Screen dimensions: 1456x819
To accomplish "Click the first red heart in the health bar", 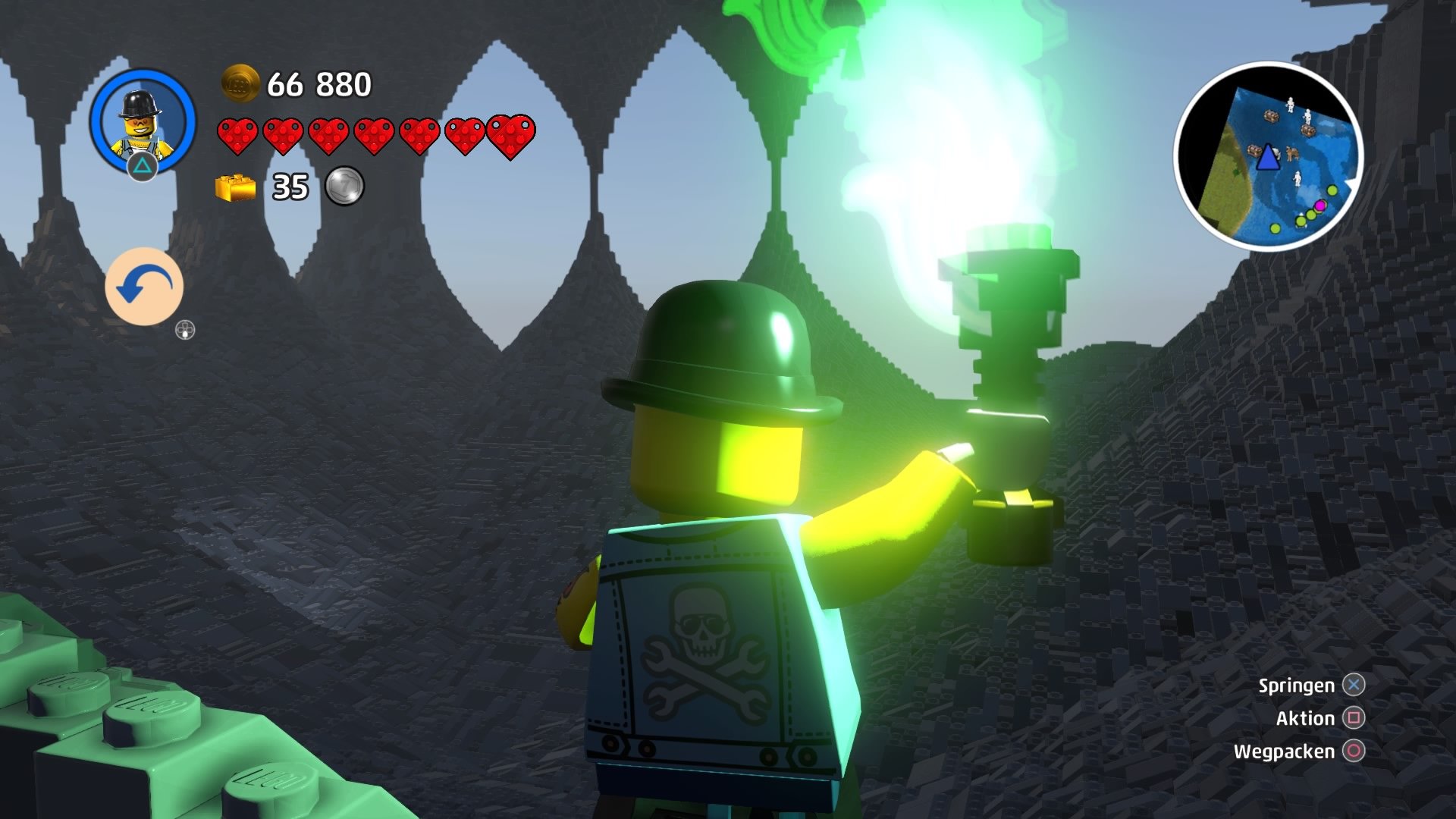I will (x=237, y=134).
